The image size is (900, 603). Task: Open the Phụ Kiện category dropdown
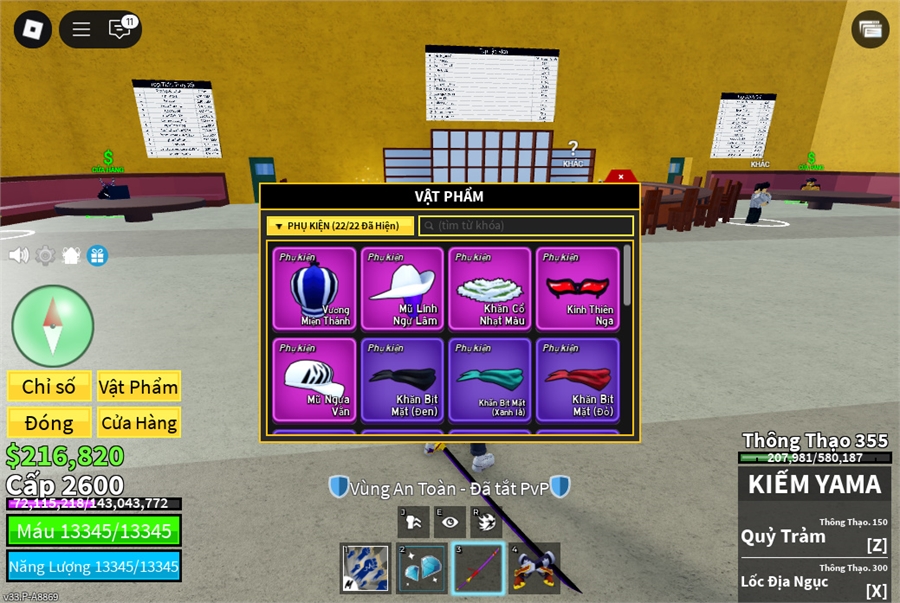tap(340, 226)
